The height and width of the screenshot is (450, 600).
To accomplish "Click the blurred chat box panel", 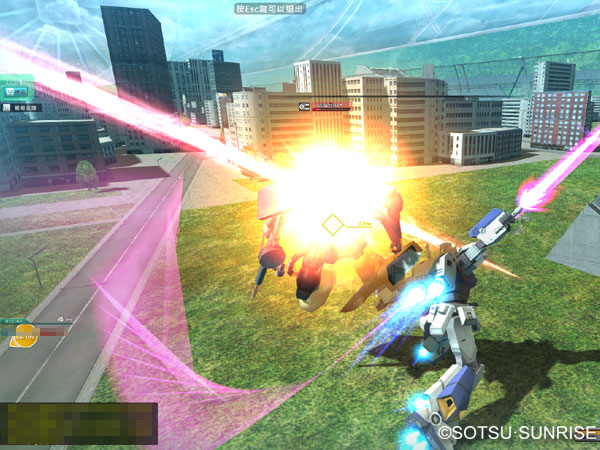I will coord(78,422).
